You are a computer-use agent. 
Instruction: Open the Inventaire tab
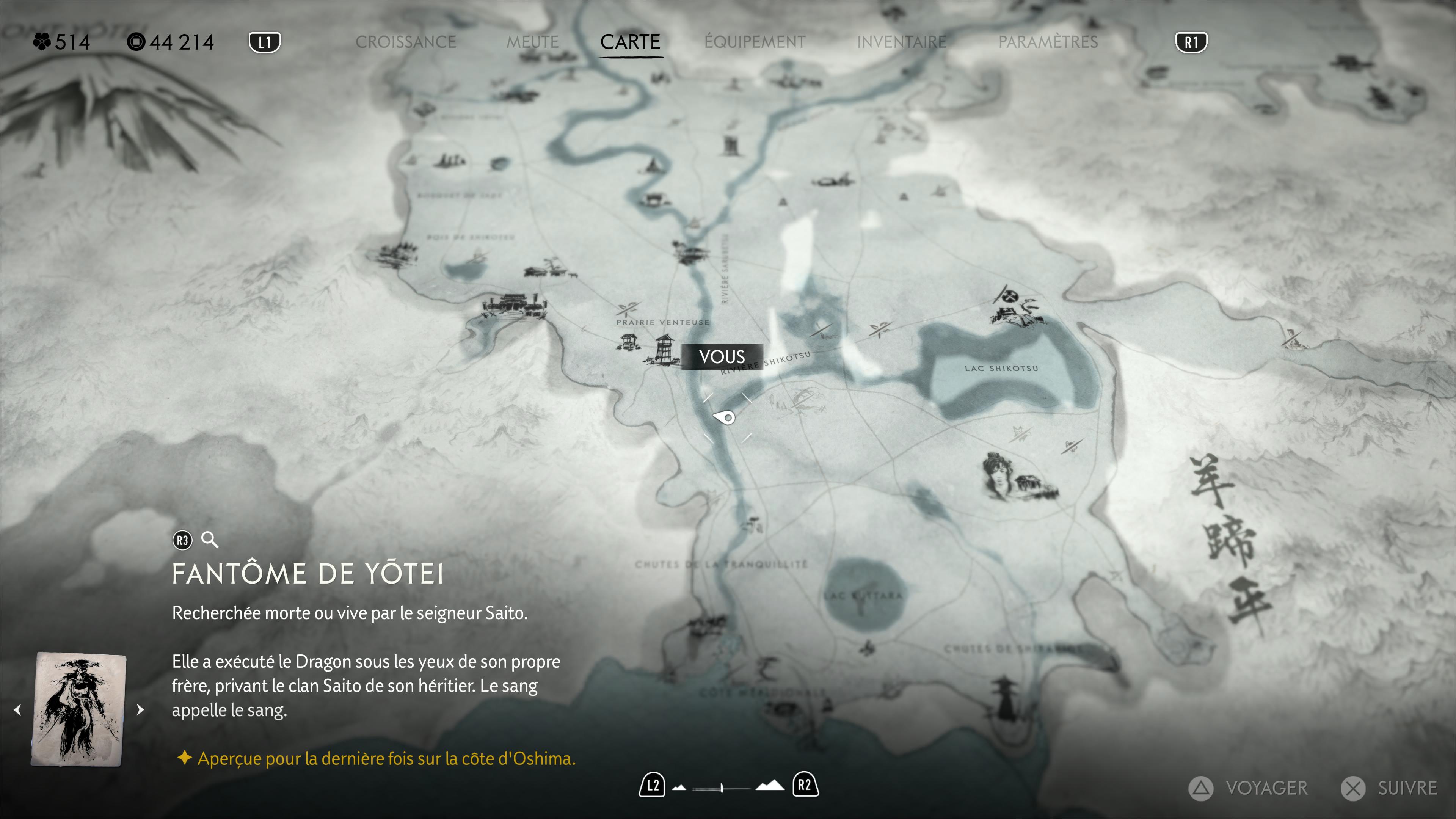pyautogui.click(x=902, y=42)
